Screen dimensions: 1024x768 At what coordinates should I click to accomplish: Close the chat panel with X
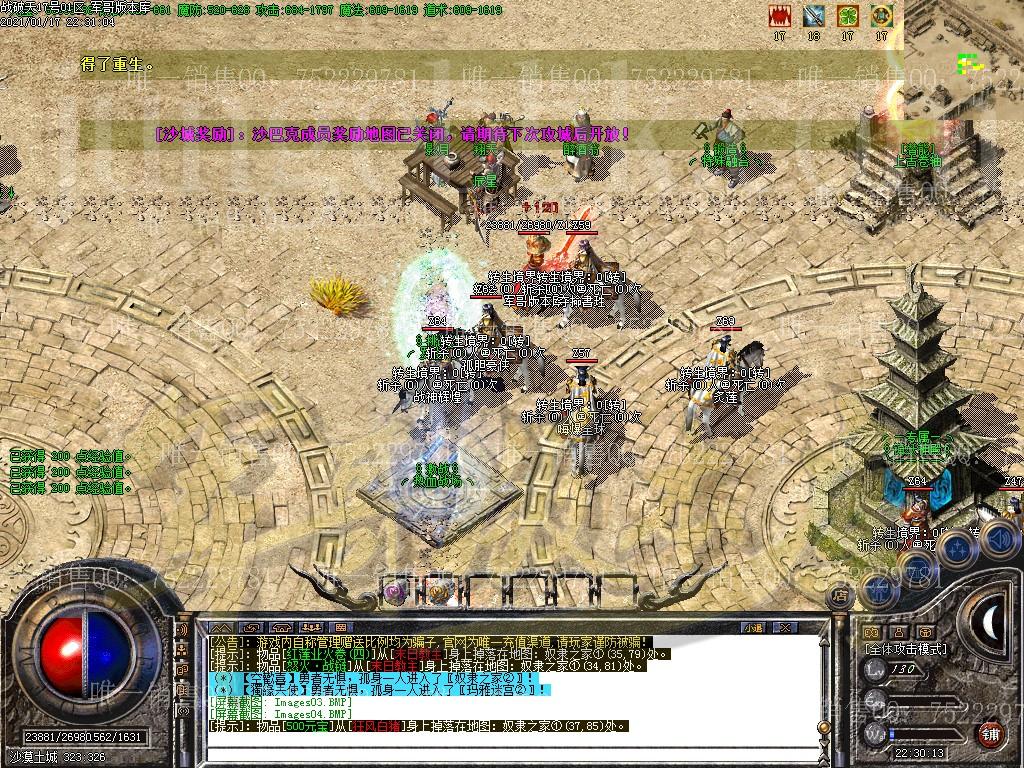click(786, 627)
